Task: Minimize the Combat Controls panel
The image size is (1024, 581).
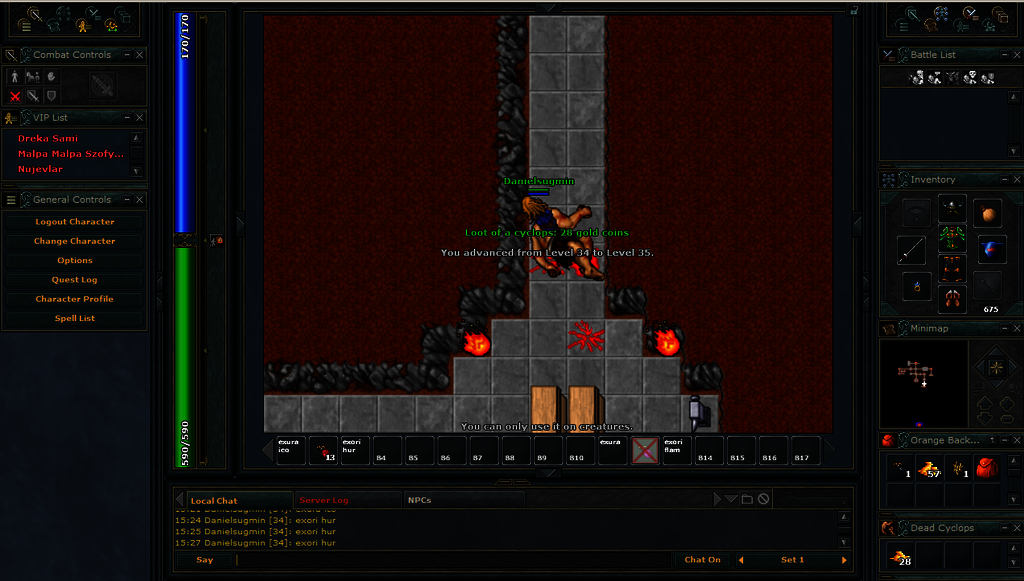Action: pos(127,55)
